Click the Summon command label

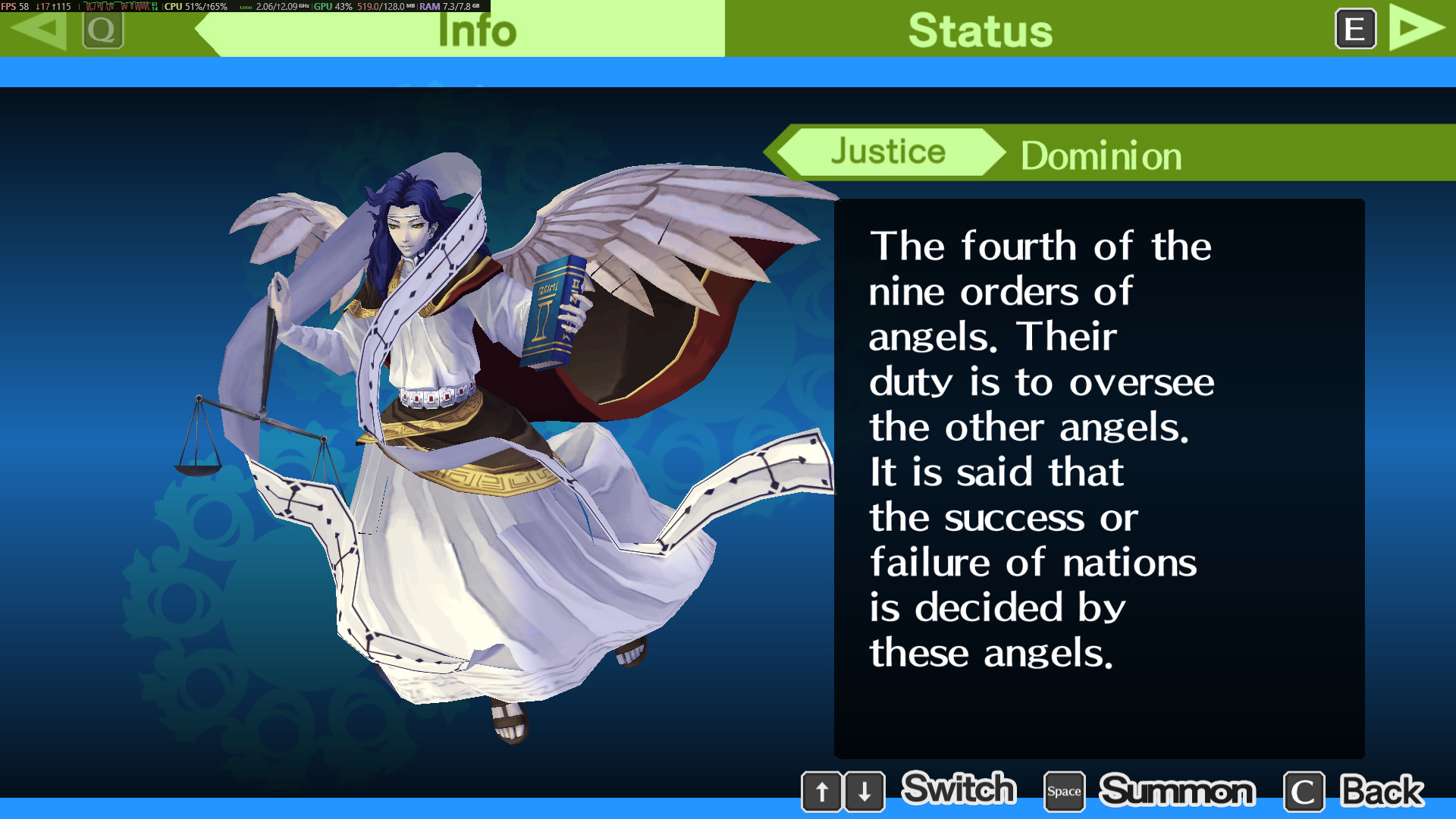(1177, 791)
